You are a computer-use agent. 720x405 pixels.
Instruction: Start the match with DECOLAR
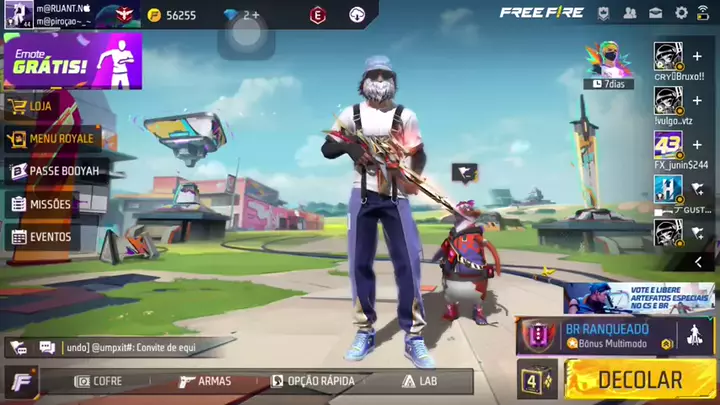[x=639, y=380]
